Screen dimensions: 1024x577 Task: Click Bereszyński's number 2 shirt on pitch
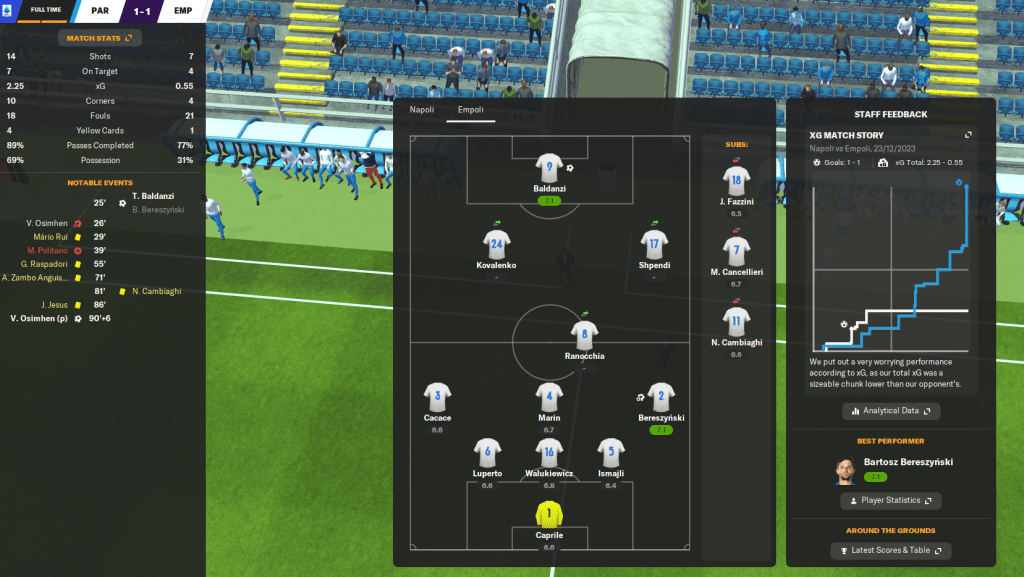660,396
